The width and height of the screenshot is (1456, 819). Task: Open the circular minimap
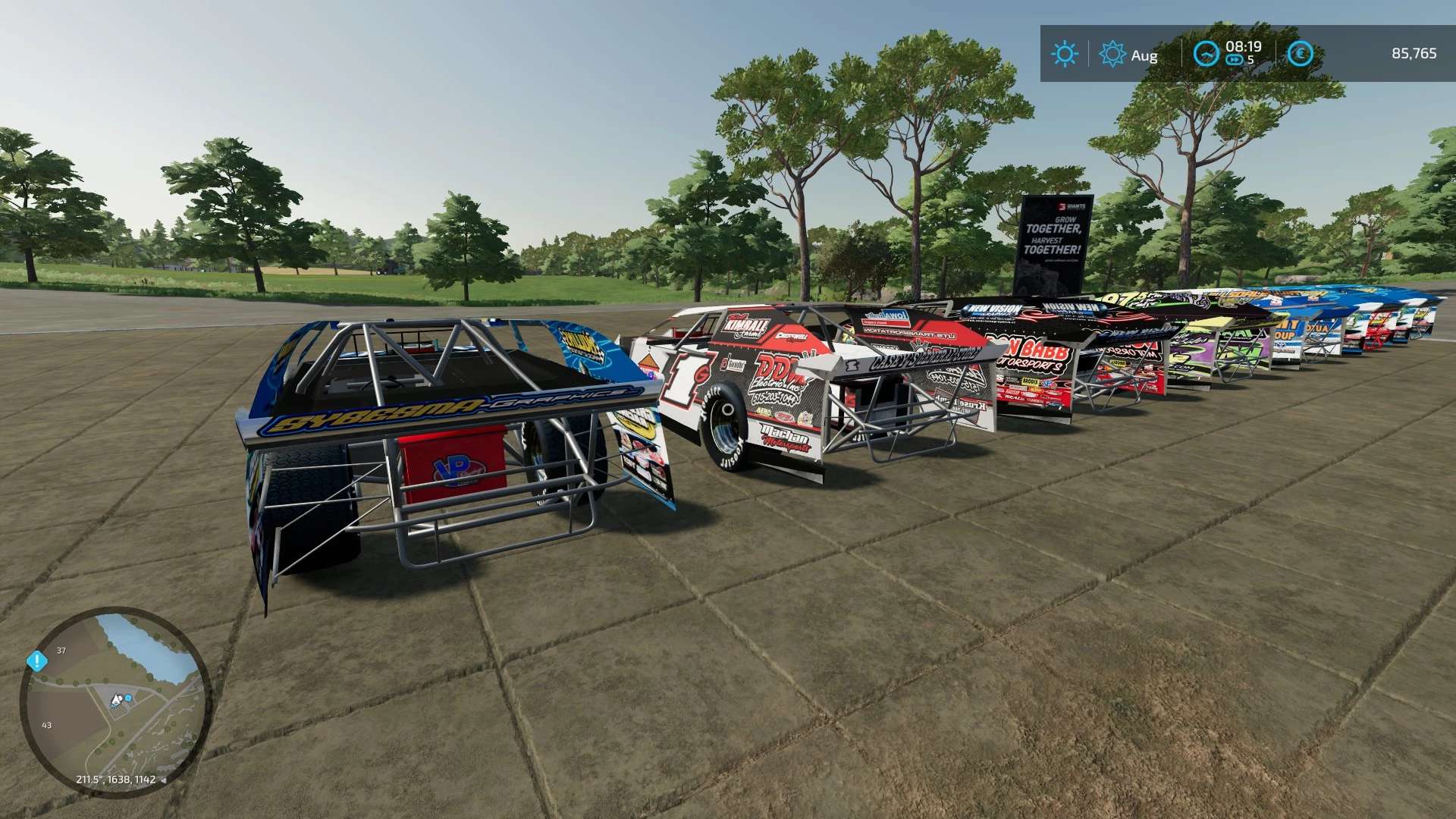tap(115, 701)
